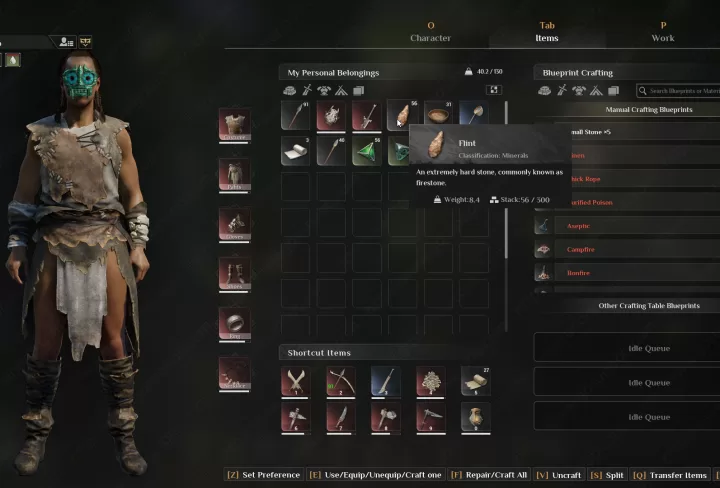Click the Cuirass equipment slot
The width and height of the screenshot is (720, 488).
(235, 124)
